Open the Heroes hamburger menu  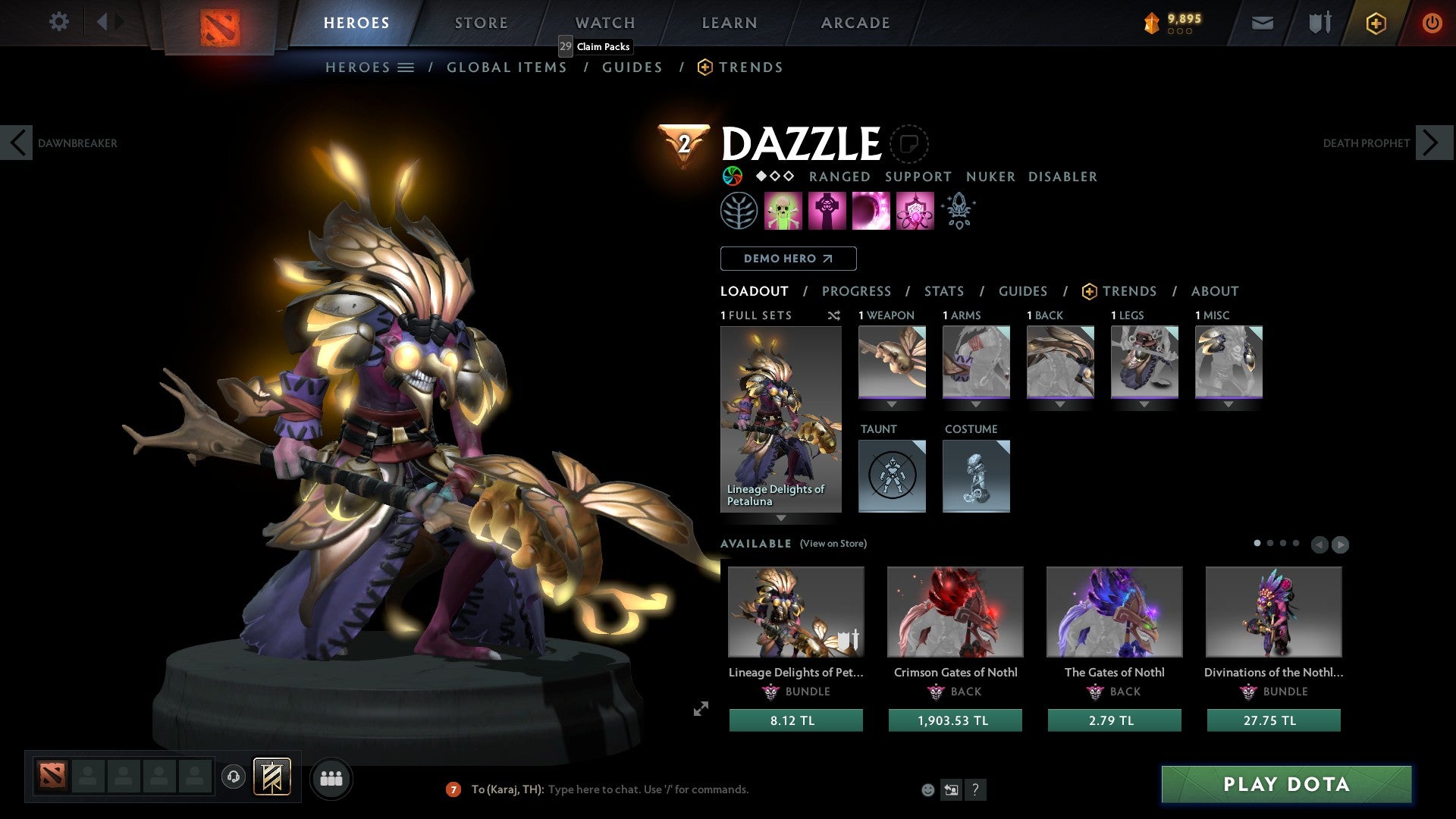pyautogui.click(x=406, y=67)
